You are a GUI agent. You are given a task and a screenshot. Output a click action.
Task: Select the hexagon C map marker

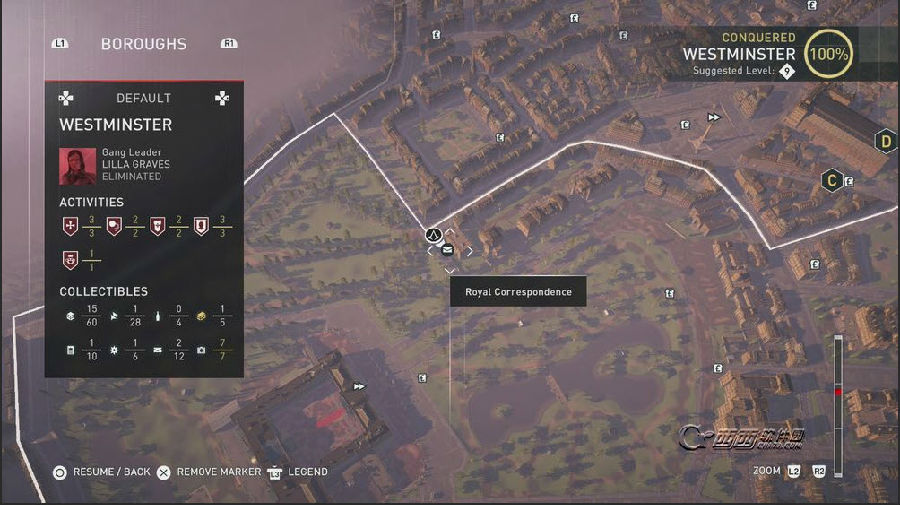point(830,181)
